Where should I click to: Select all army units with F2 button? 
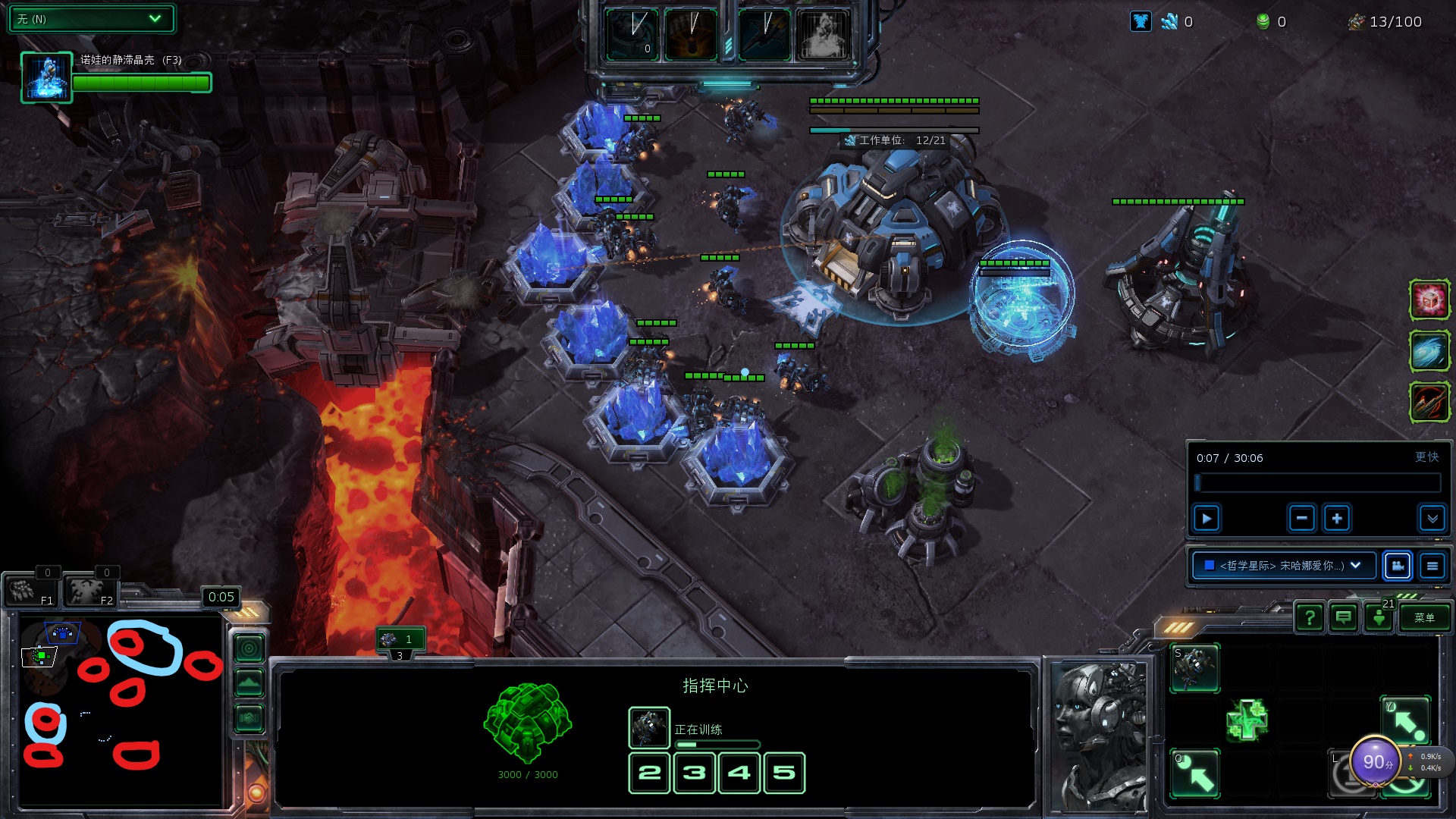(x=91, y=591)
